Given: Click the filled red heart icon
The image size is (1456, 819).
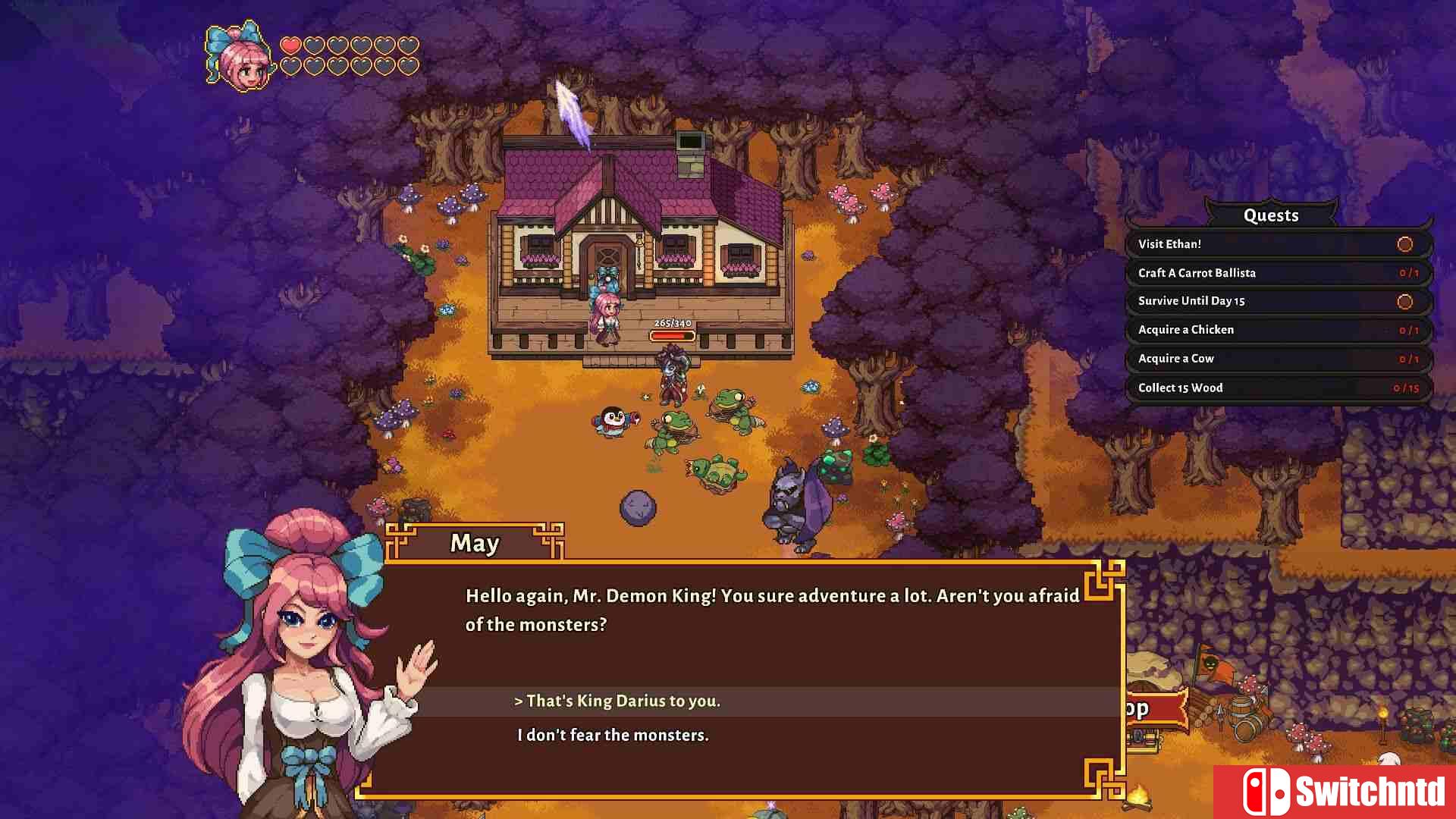Looking at the screenshot, I should [x=292, y=45].
